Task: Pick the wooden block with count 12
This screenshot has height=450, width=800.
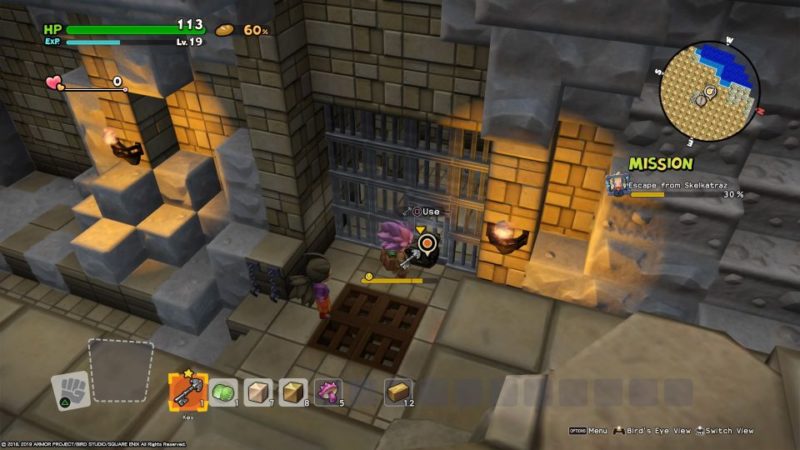Action: click(398, 392)
